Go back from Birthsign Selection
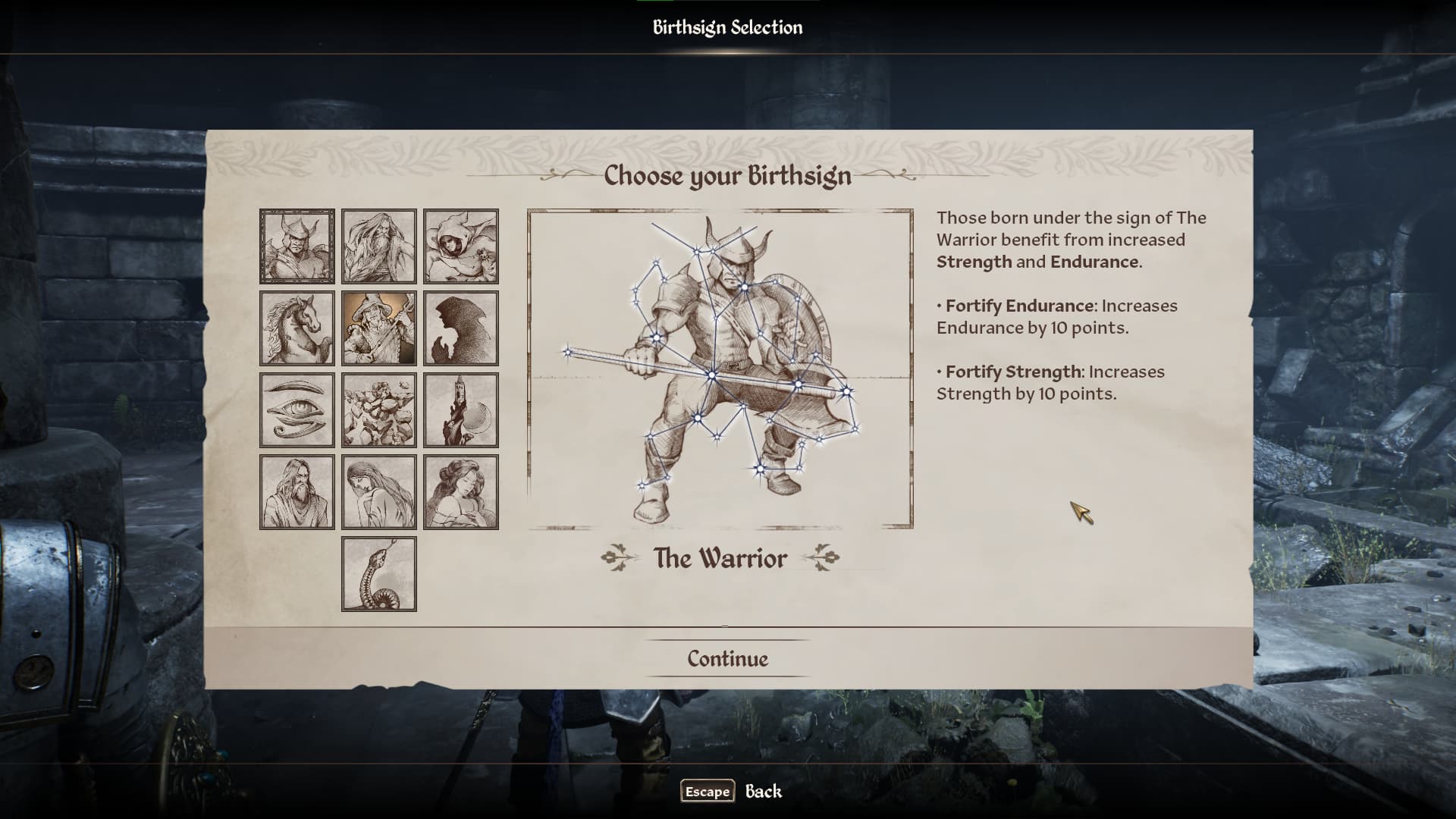 tap(732, 791)
